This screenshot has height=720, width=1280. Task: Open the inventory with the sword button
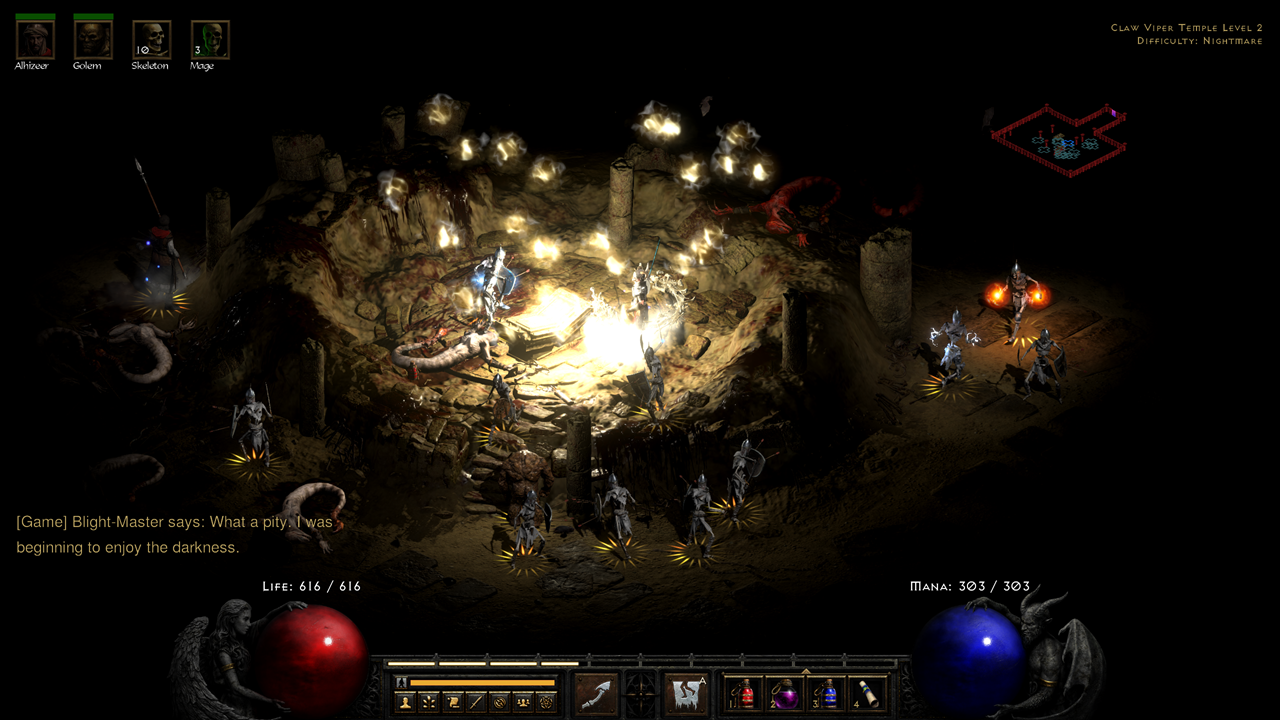(476, 702)
